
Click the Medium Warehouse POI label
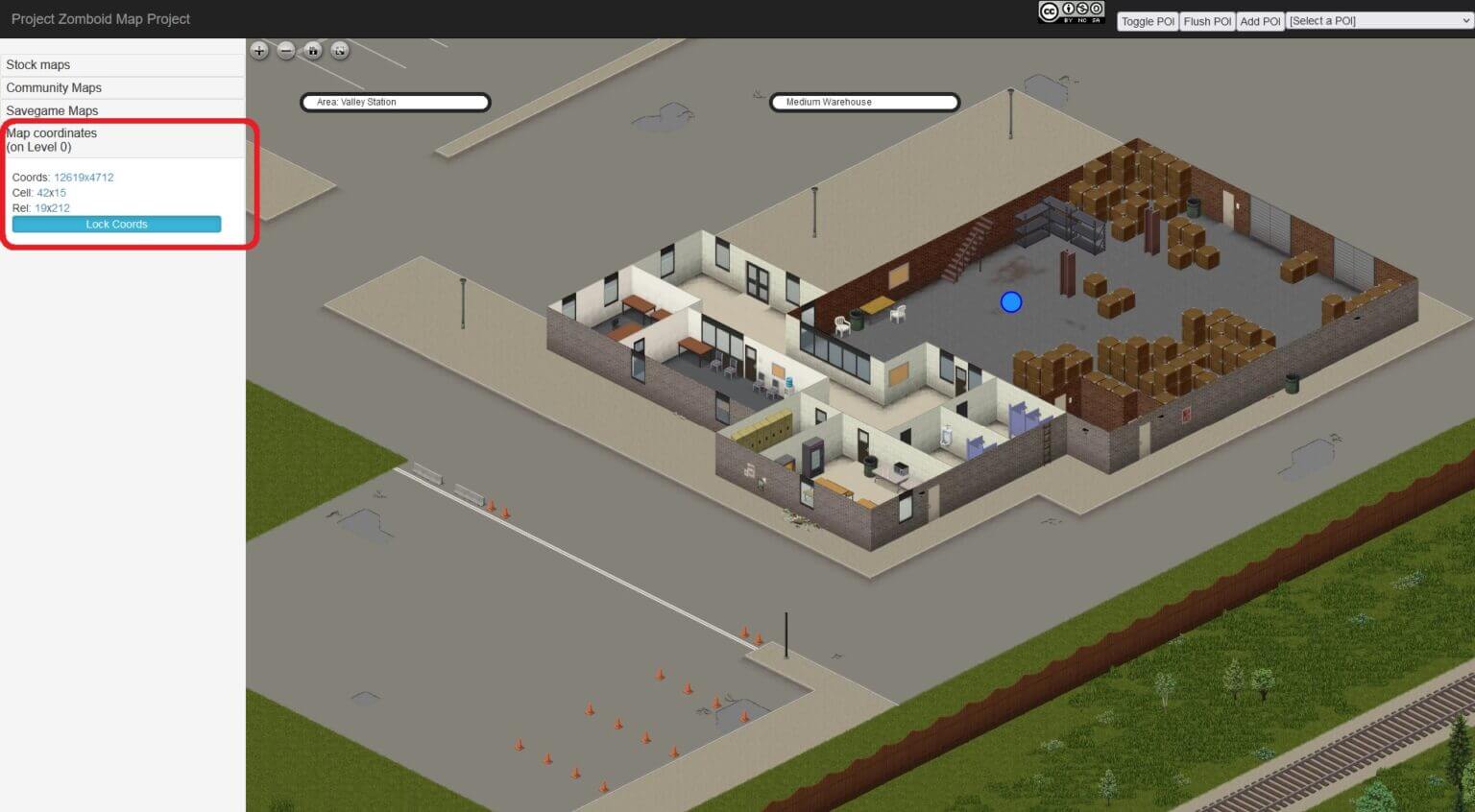click(x=863, y=102)
